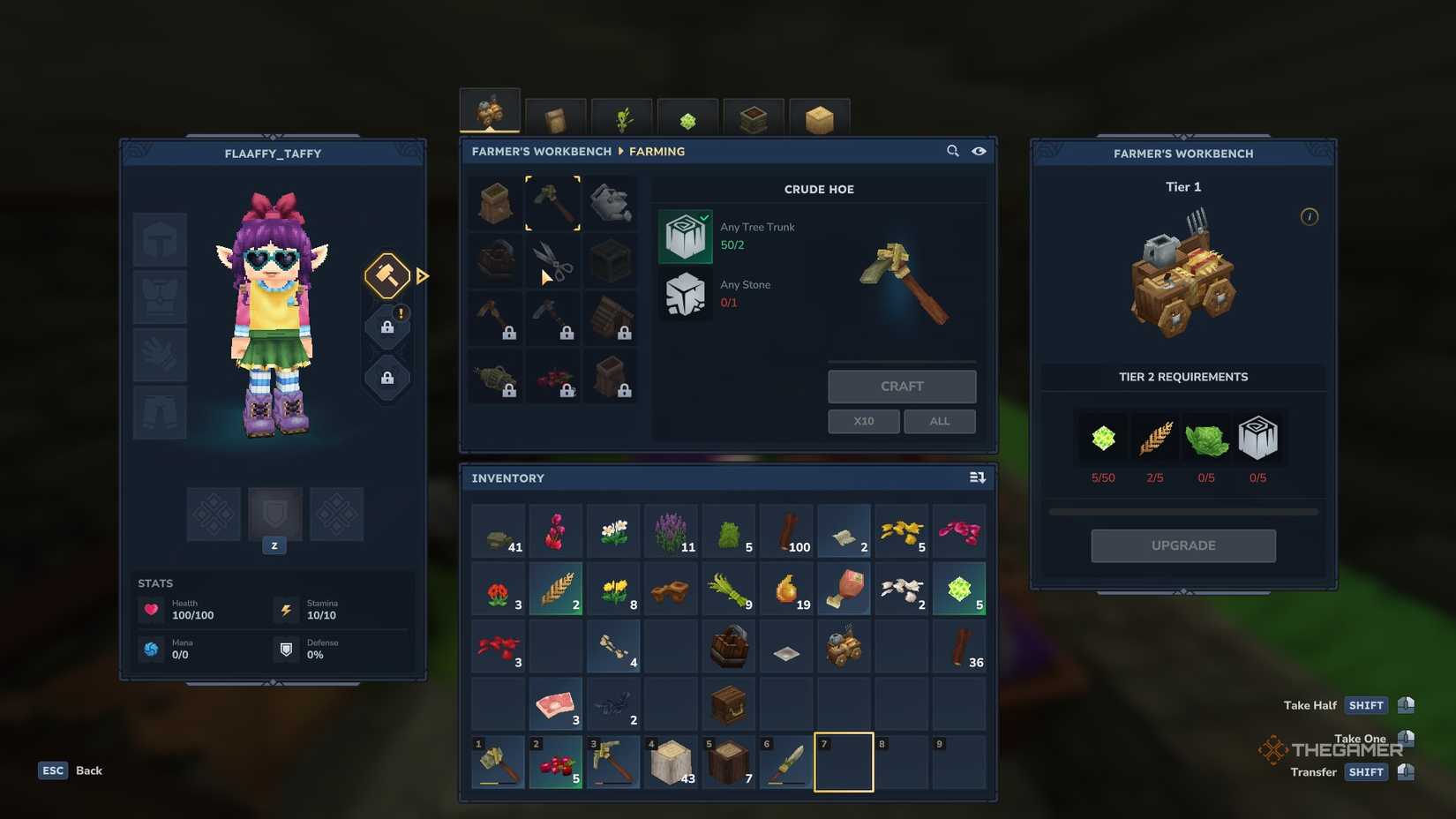This screenshot has height=819, width=1456.
Task: Open the scissors shears recipe
Action: click(552, 260)
